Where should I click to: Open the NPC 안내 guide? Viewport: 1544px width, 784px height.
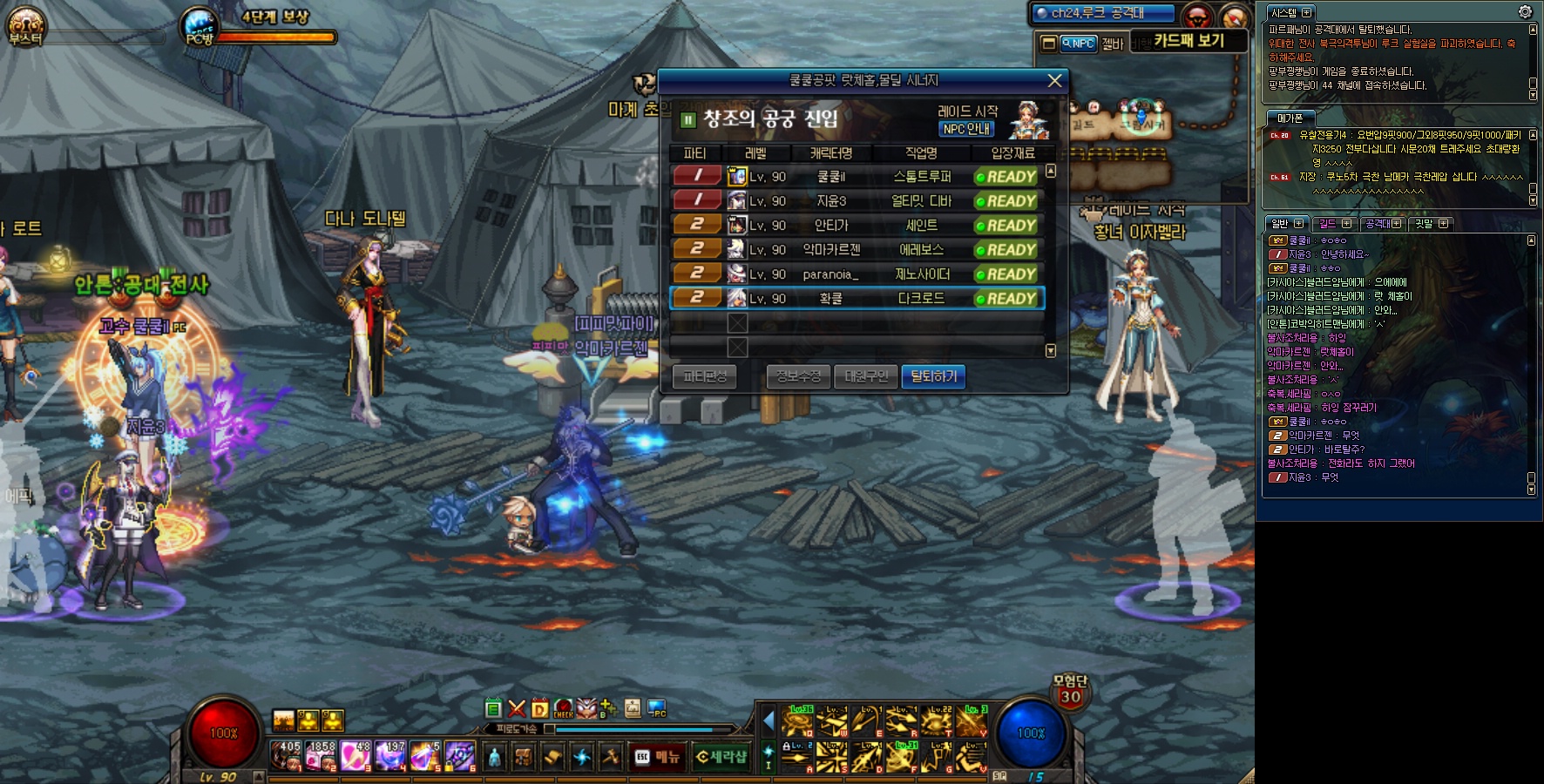click(966, 129)
